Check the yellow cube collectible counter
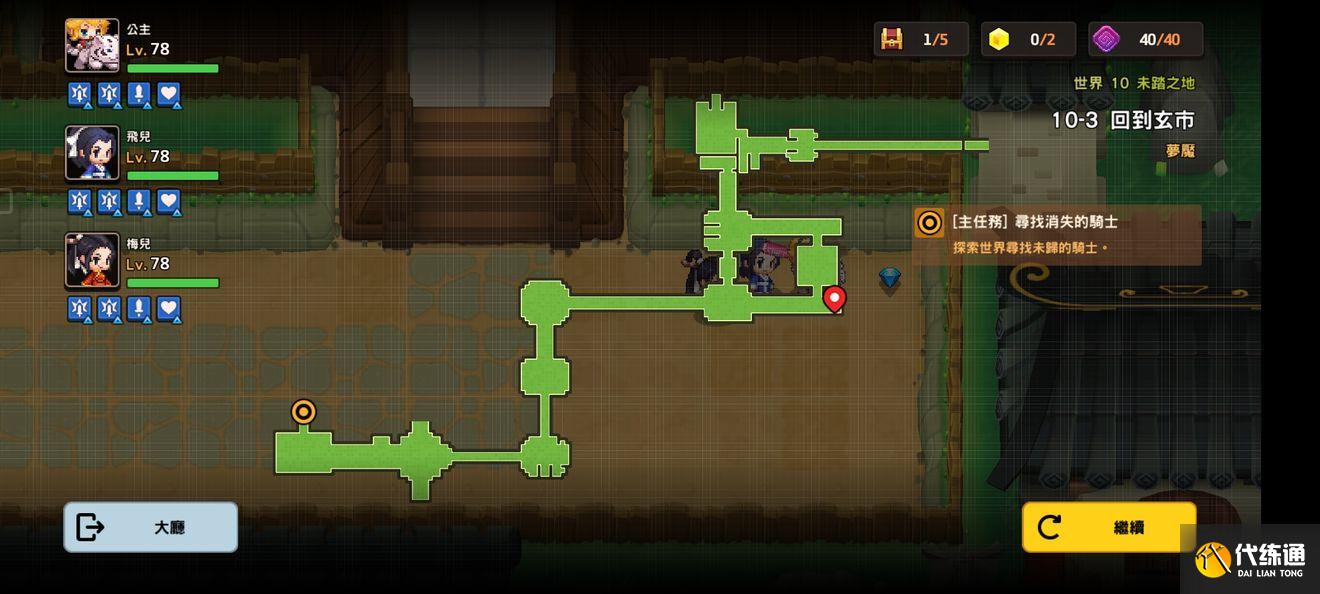1320x594 pixels. coord(999,40)
